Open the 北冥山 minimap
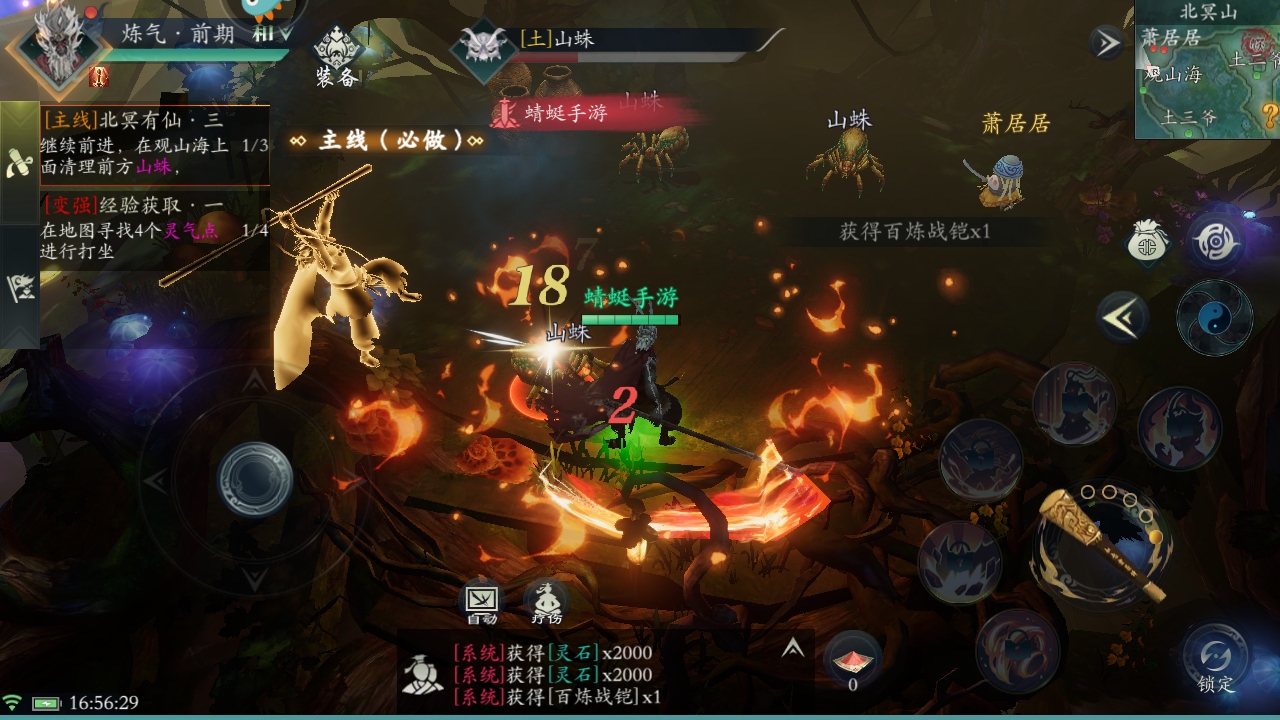 [x=1207, y=70]
